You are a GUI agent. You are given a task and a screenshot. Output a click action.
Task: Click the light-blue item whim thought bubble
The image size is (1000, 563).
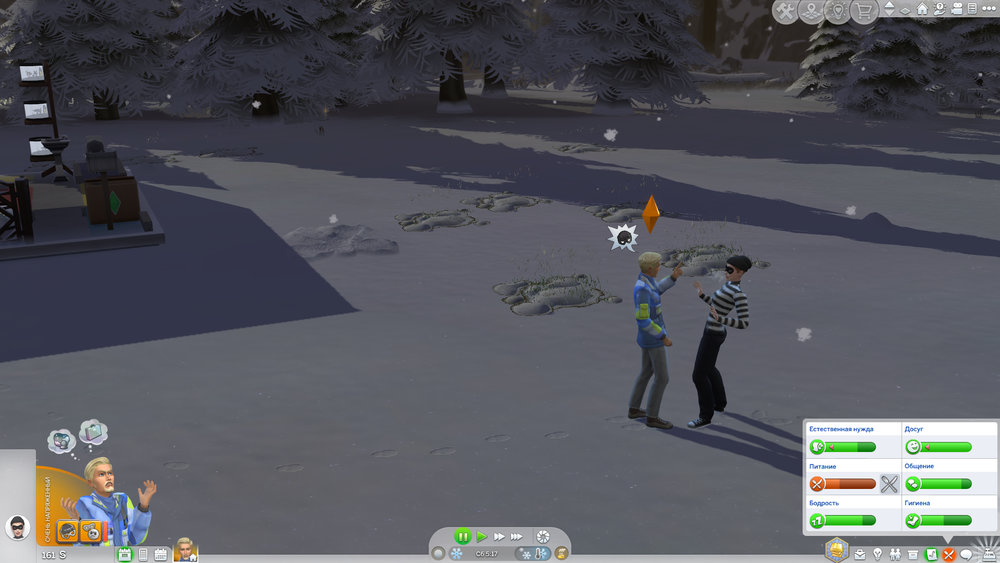(x=94, y=431)
